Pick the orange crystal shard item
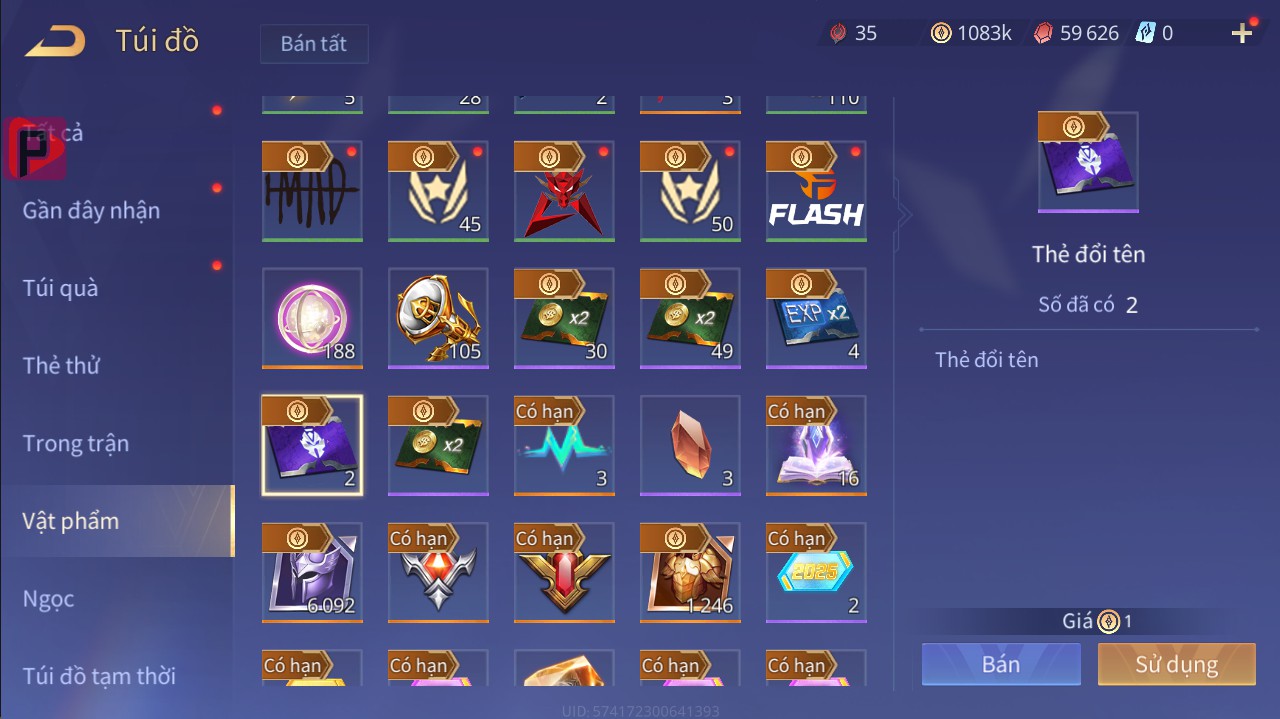This screenshot has height=719, width=1280. [690, 446]
